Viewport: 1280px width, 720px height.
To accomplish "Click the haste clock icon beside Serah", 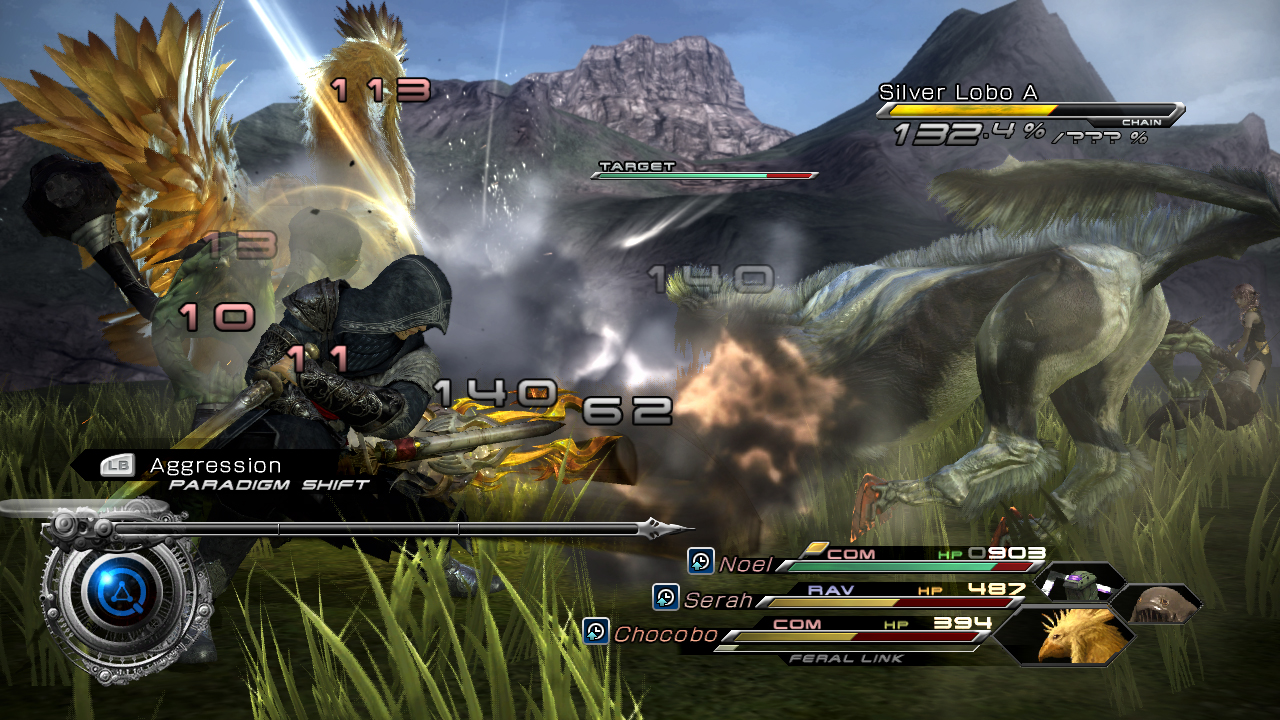I will [x=666, y=598].
